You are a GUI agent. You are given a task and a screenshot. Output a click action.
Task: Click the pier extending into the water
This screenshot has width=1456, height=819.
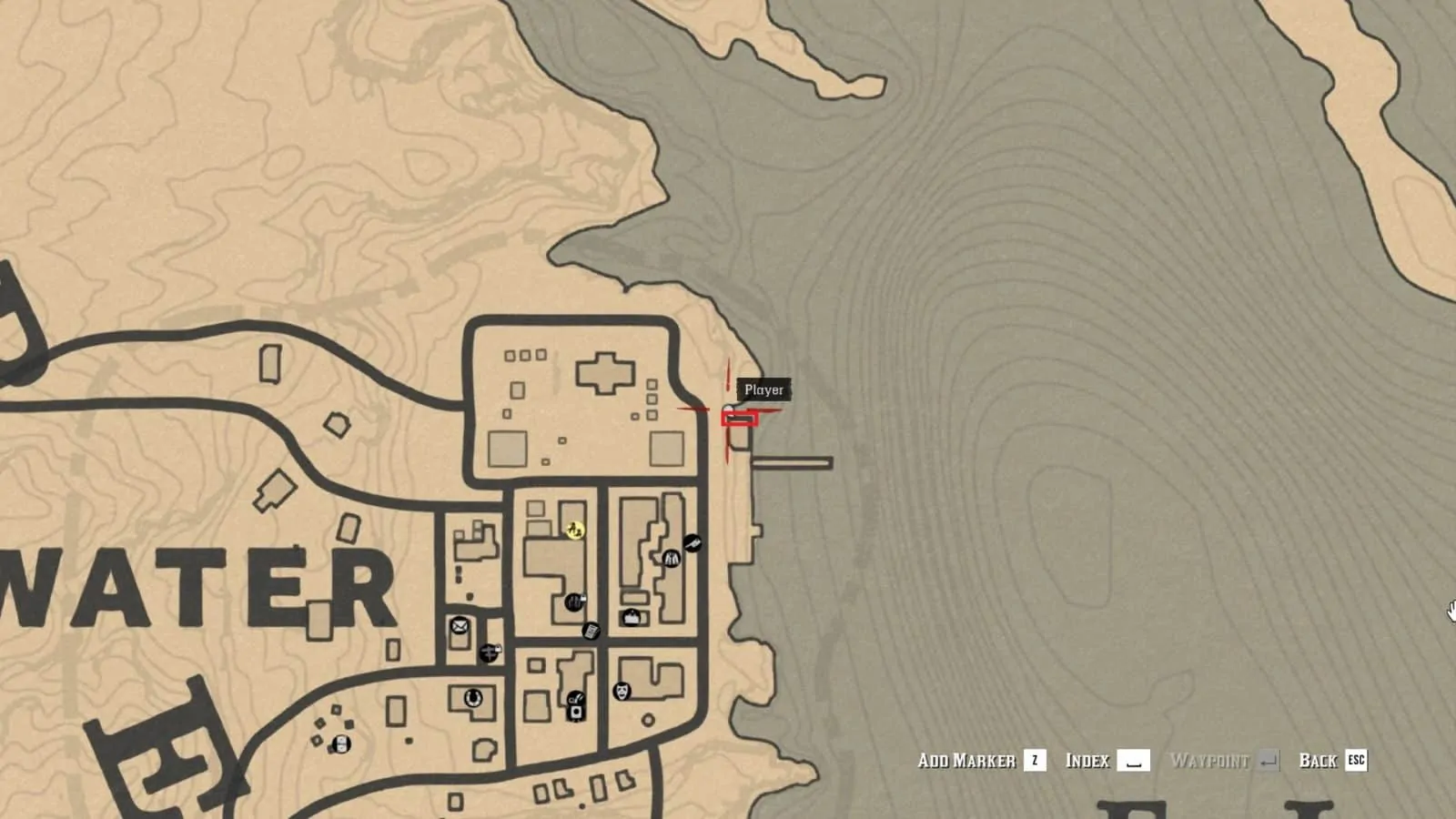point(792,462)
